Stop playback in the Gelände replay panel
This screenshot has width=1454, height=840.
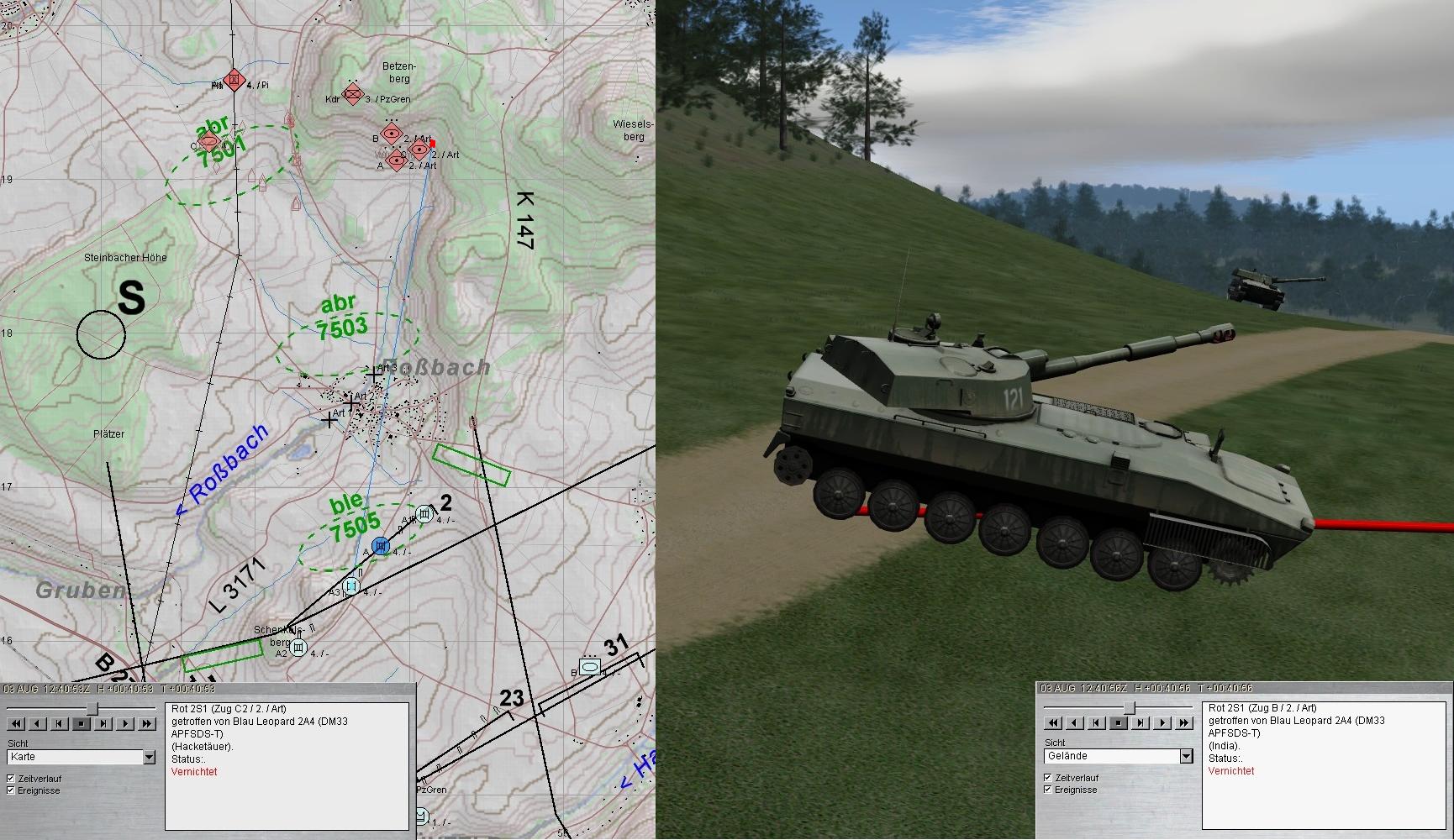click(1119, 722)
